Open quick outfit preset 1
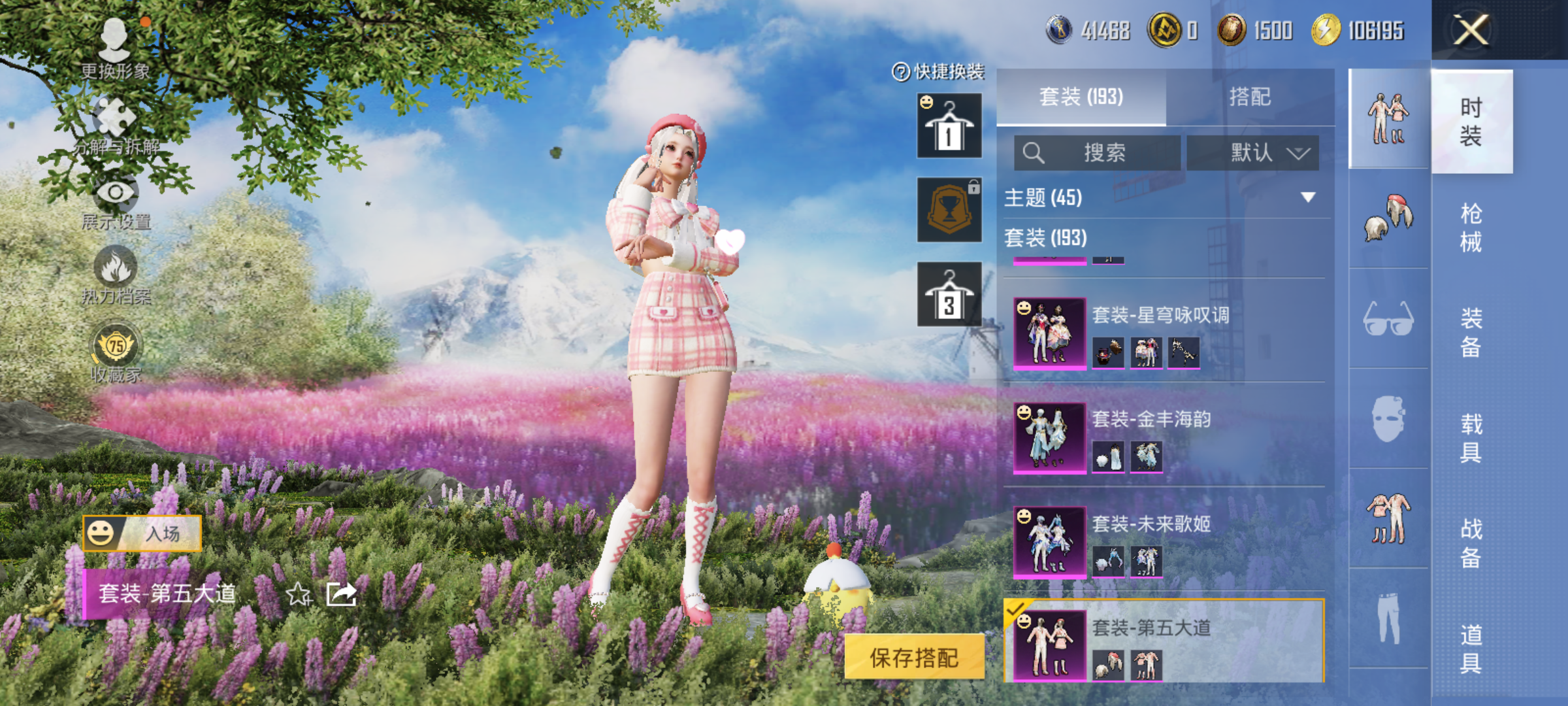The height and width of the screenshot is (706, 1568). tap(949, 126)
